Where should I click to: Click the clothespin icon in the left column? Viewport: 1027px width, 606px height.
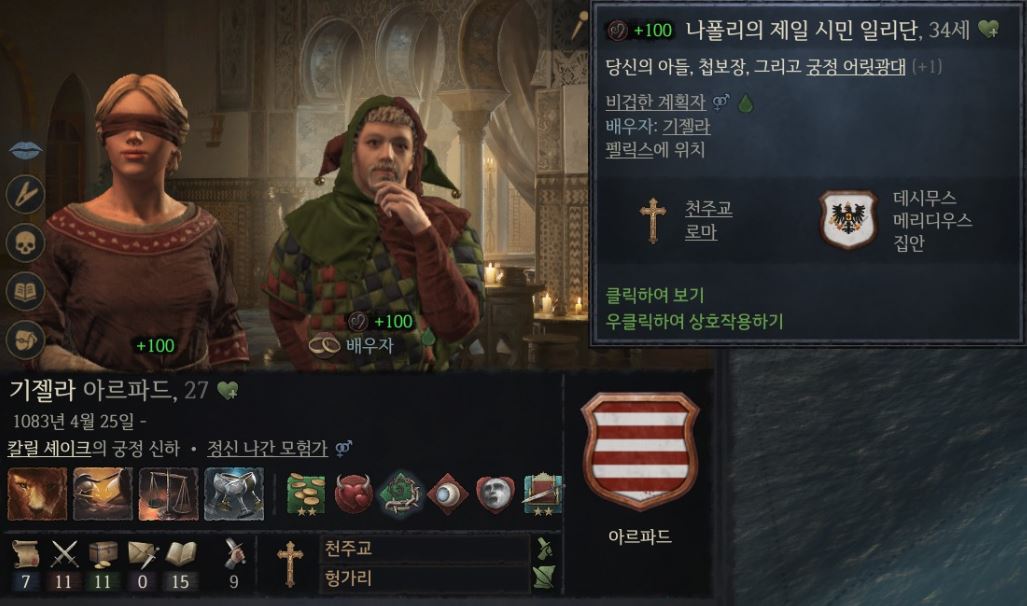(x=25, y=194)
